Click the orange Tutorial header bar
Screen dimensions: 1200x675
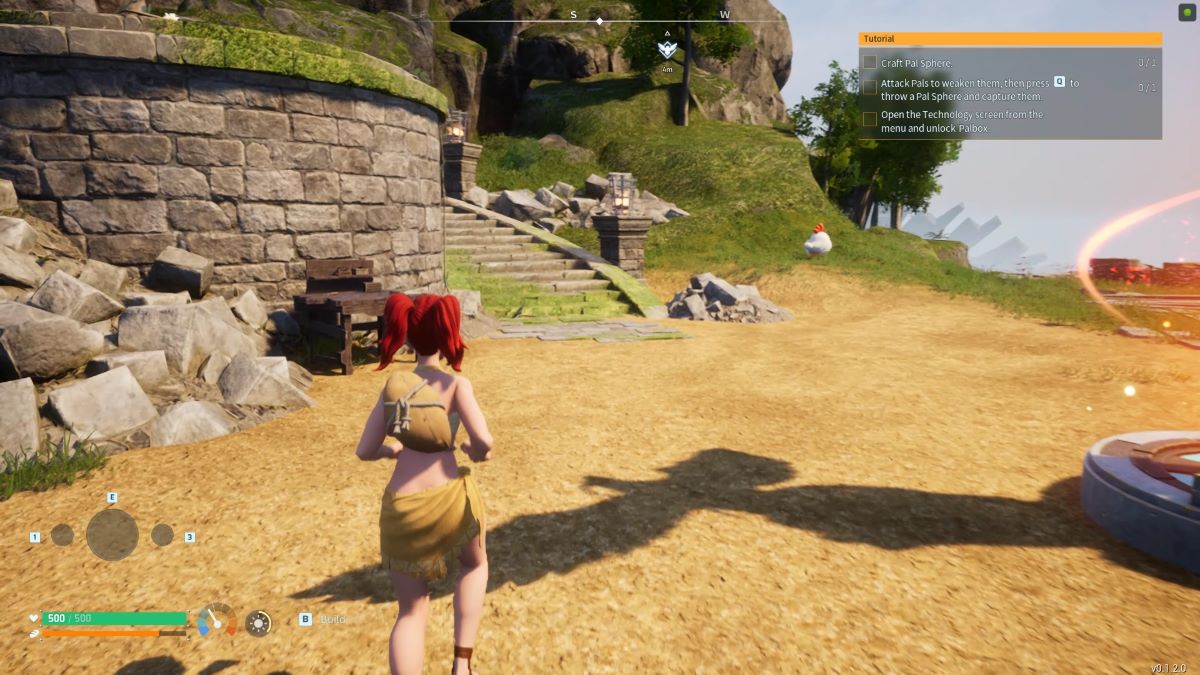(x=1010, y=39)
